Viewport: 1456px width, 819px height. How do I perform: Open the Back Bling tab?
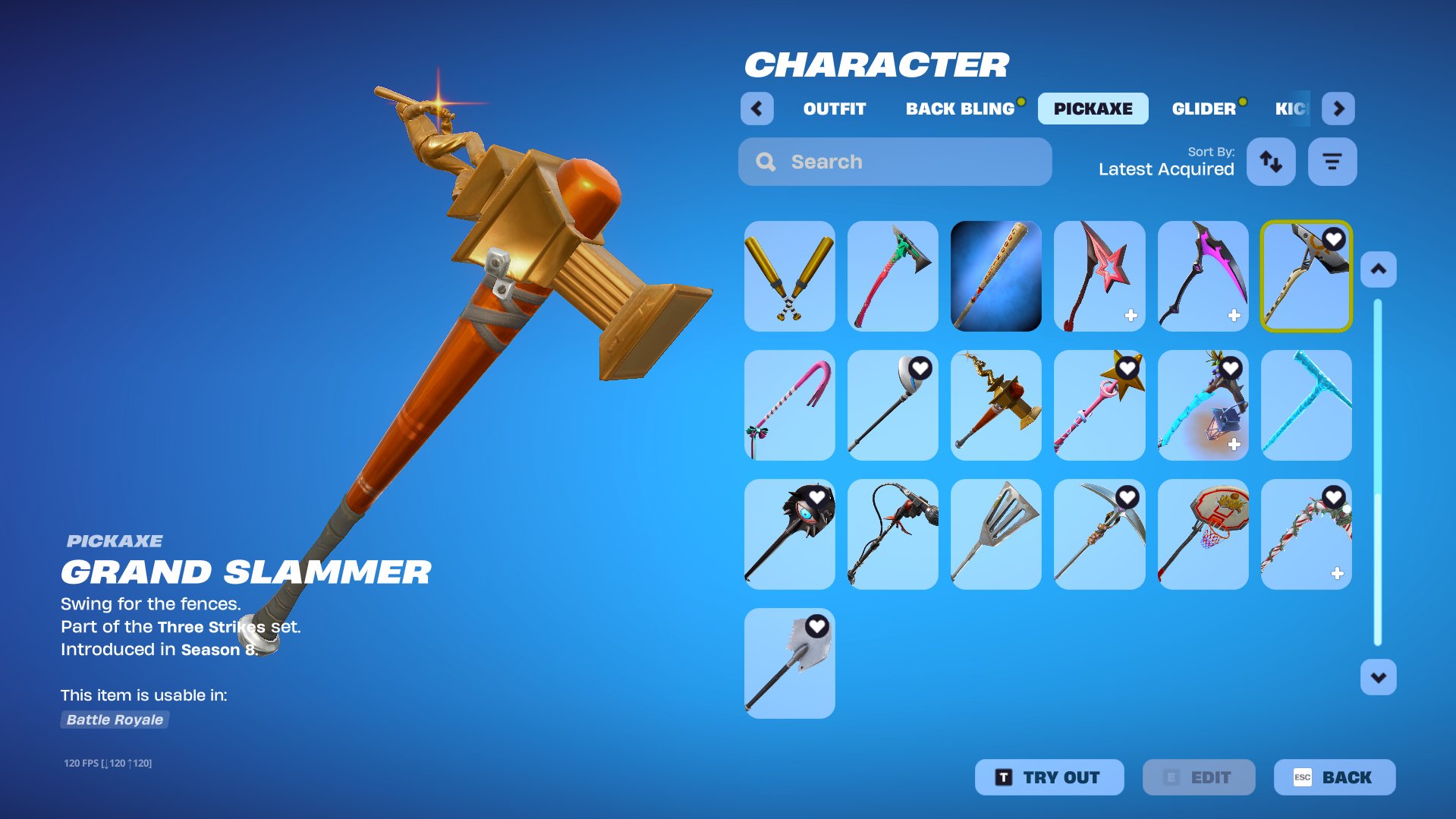tap(960, 109)
